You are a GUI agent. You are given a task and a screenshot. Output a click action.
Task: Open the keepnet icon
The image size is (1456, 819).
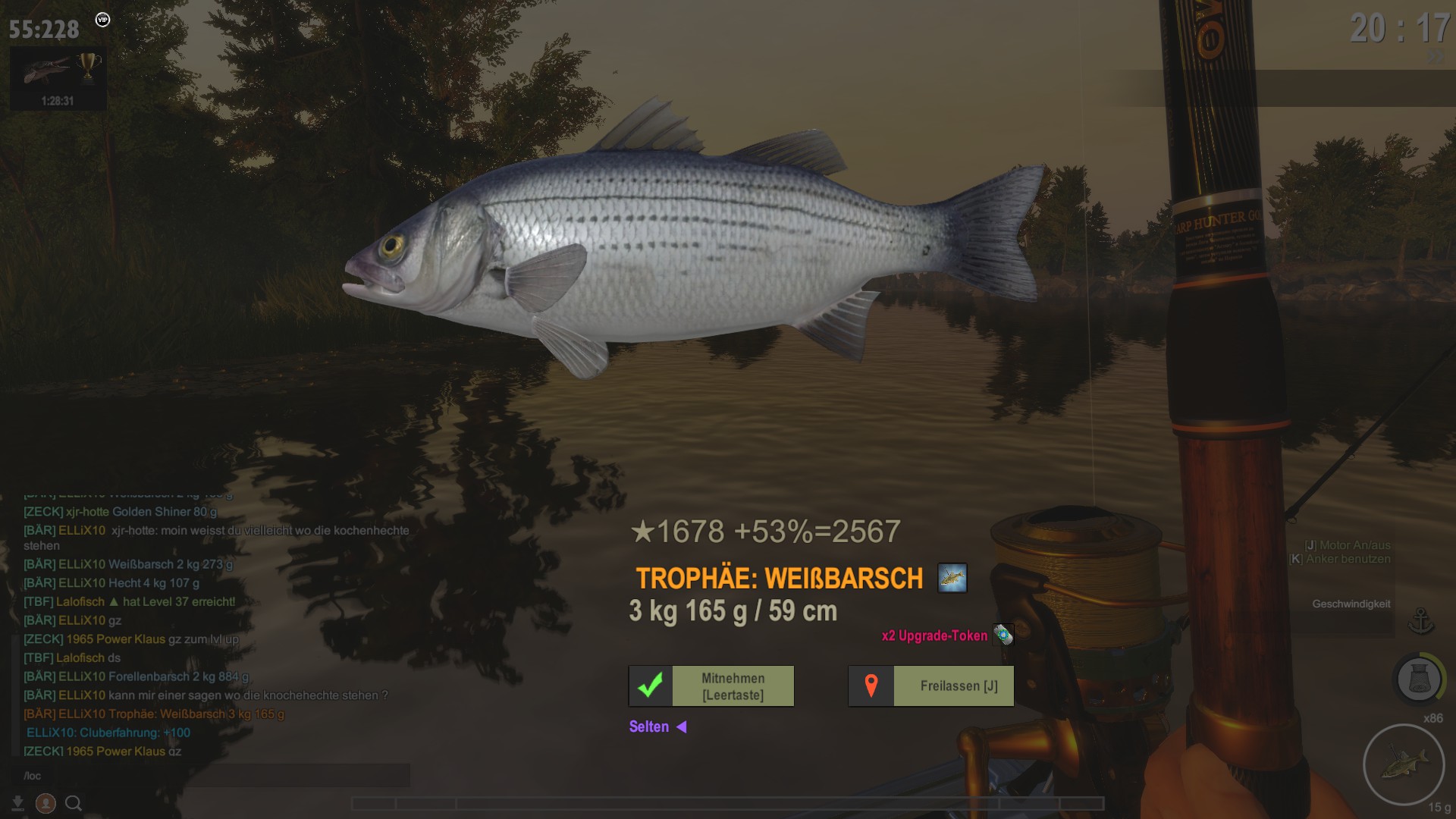1419,678
